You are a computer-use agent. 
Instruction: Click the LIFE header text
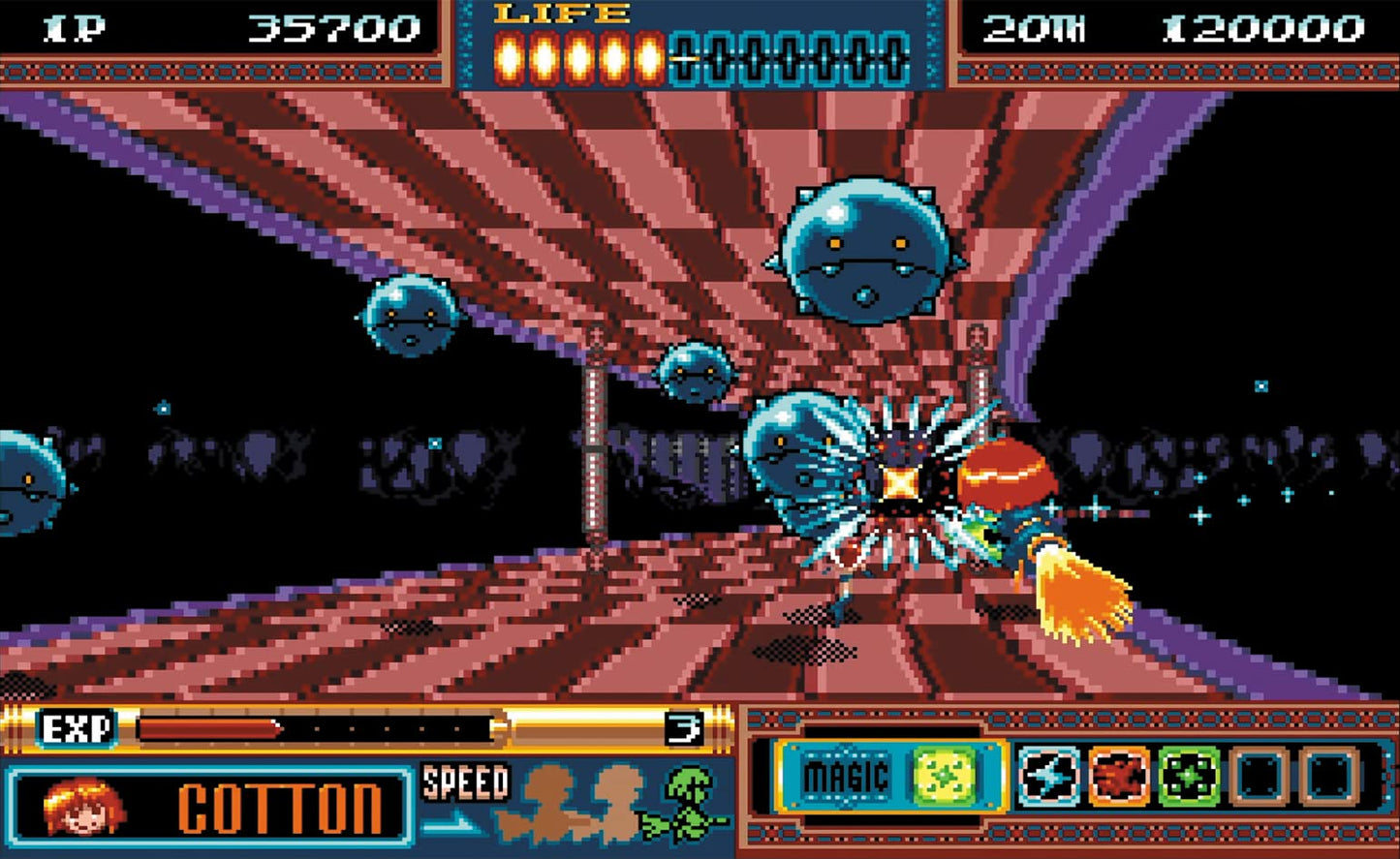coord(555,16)
